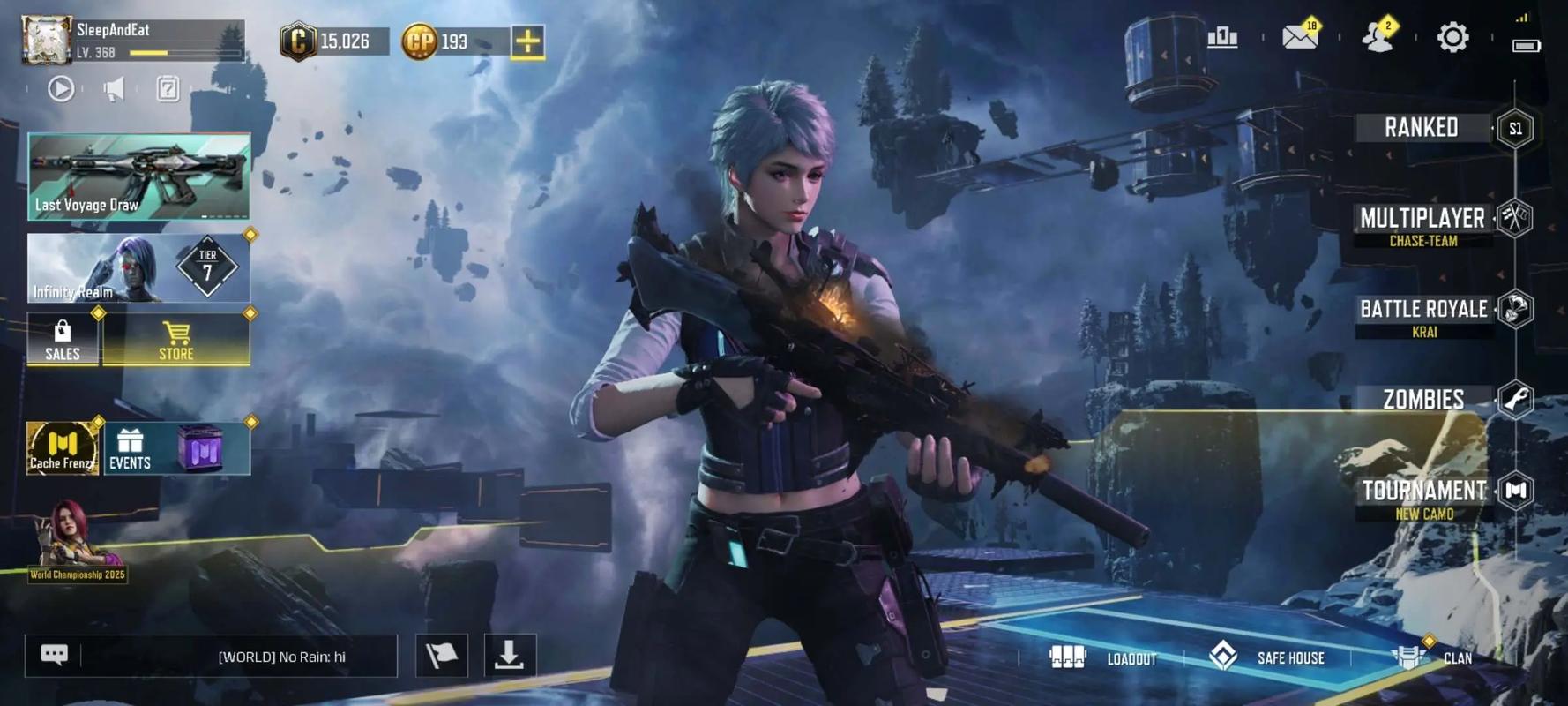Open the Loadout screen

pyautogui.click(x=1102, y=658)
